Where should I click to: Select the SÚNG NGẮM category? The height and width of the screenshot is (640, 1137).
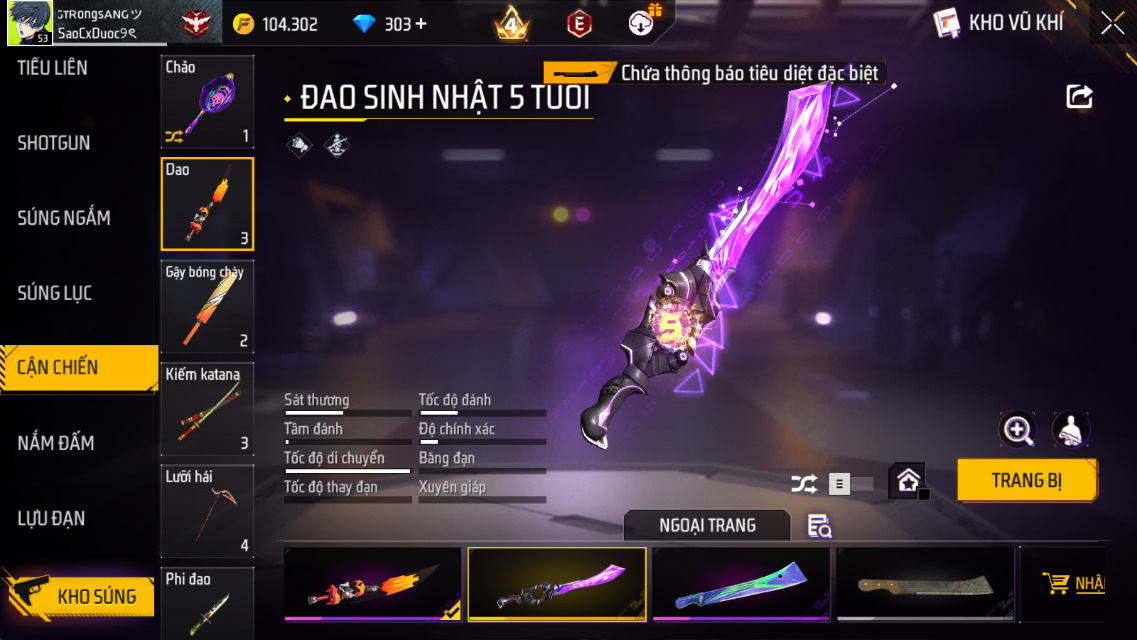click(x=64, y=218)
